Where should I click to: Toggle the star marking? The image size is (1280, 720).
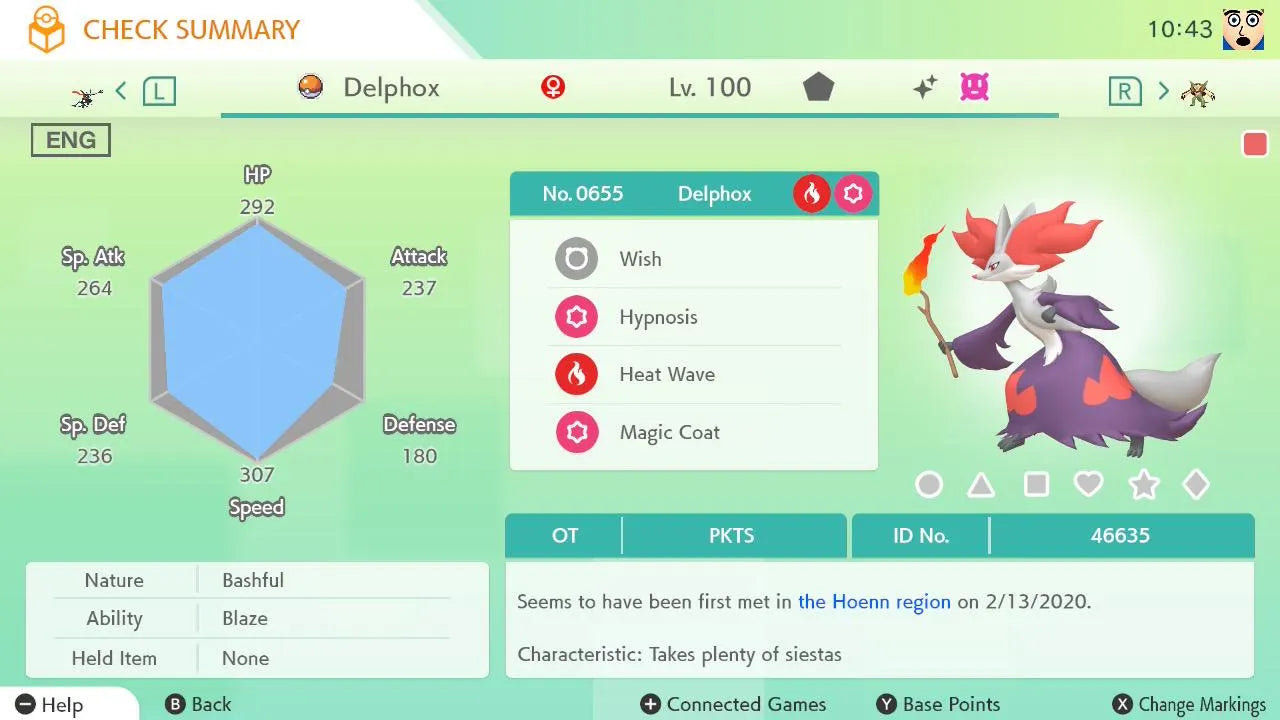1143,485
